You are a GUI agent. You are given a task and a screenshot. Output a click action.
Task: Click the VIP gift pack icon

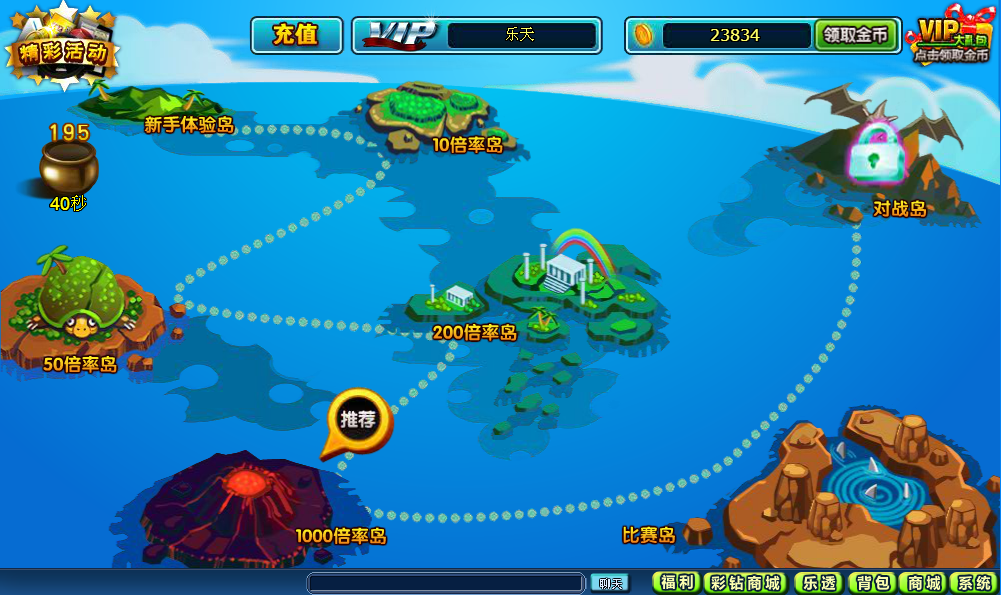(x=951, y=40)
